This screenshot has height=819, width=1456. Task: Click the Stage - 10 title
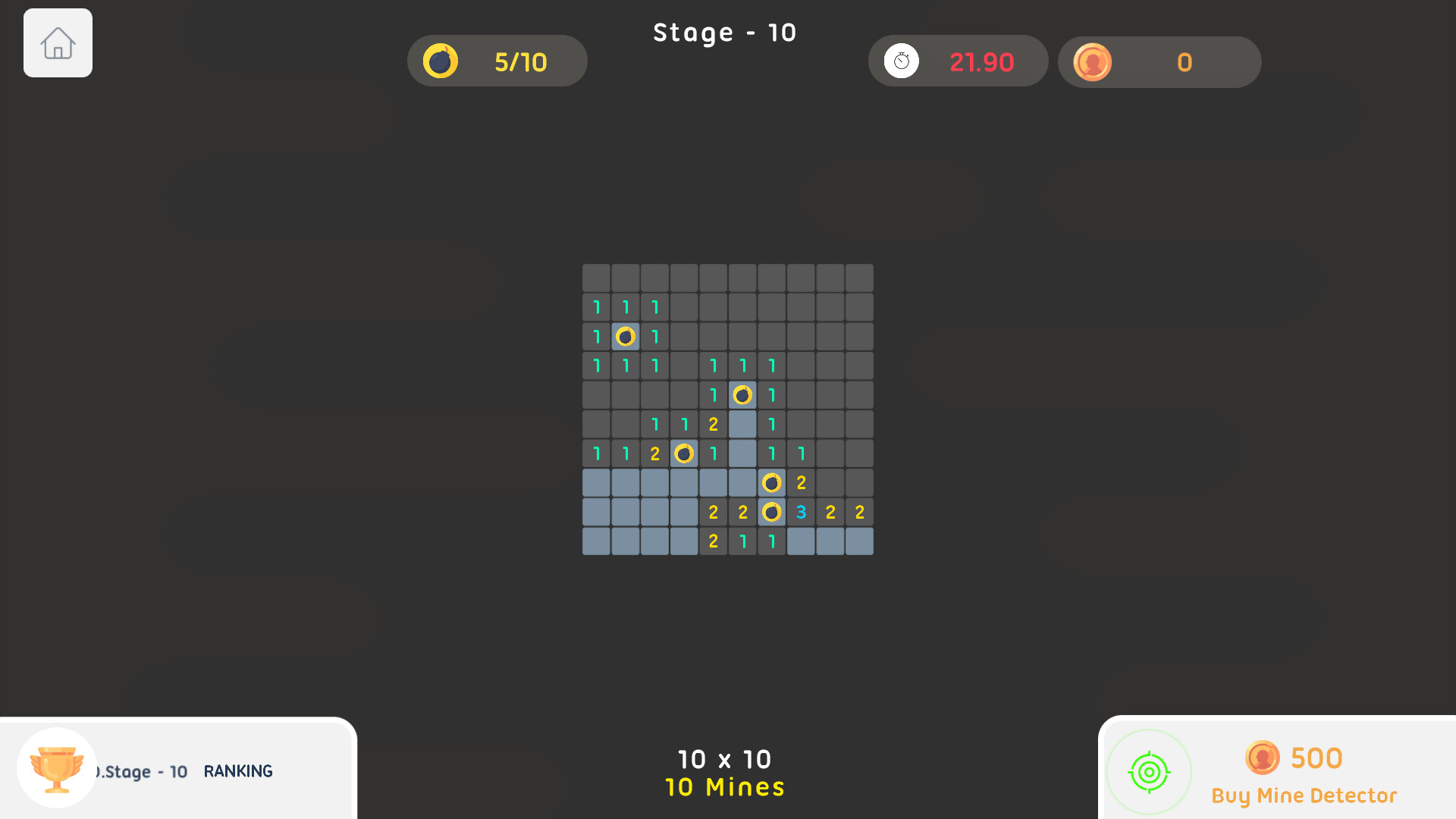[724, 32]
